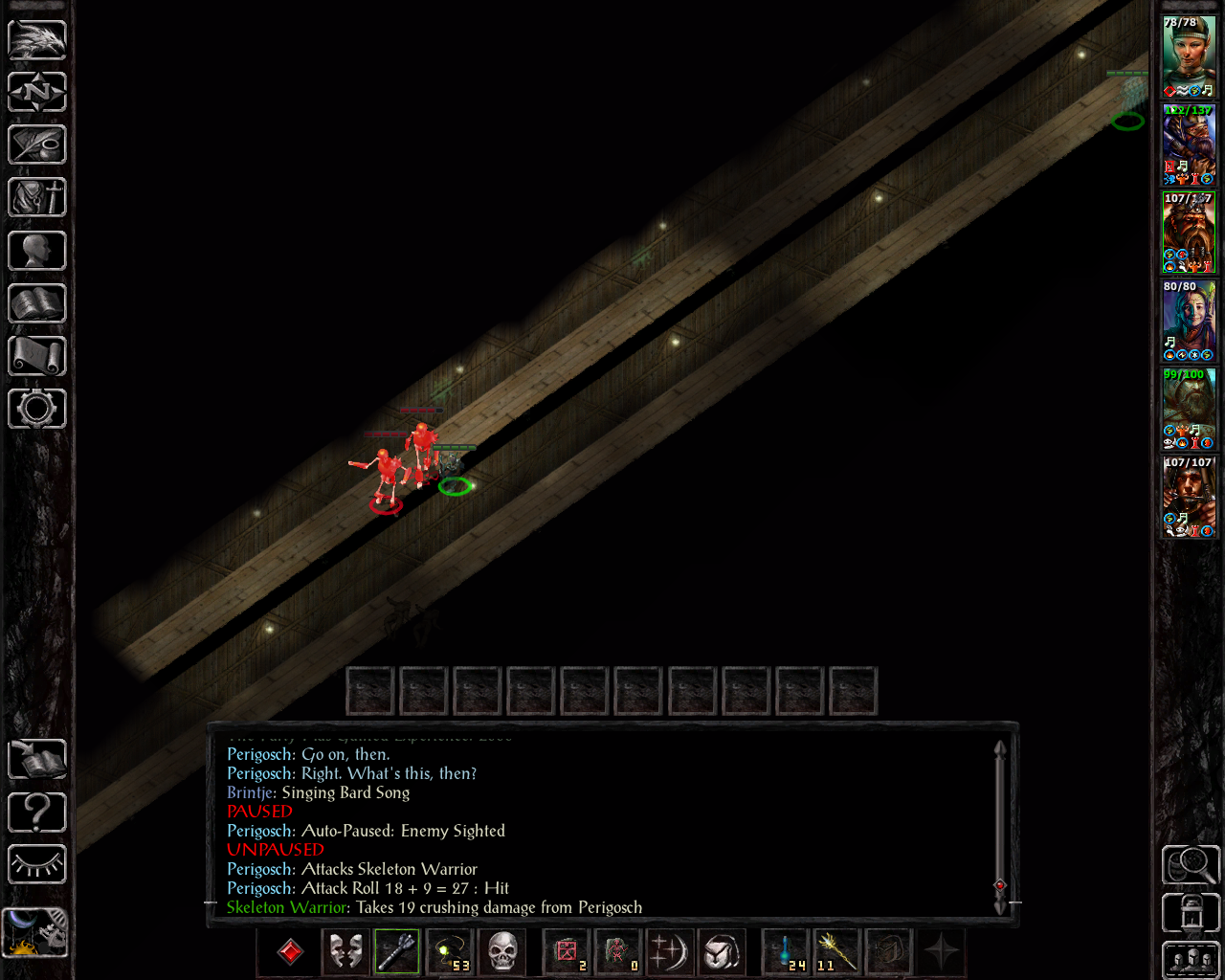Show the character record with the head icon
The image size is (1225, 980).
[37, 251]
